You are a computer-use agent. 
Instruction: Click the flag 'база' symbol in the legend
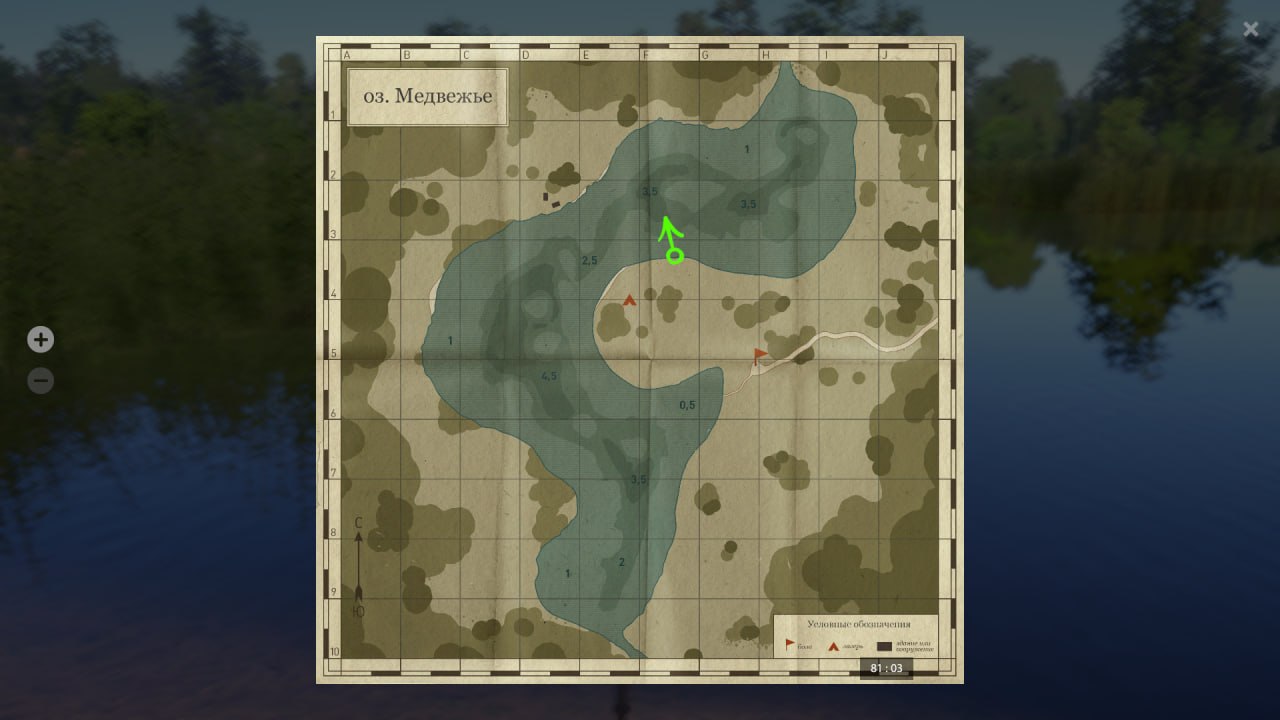coord(789,645)
